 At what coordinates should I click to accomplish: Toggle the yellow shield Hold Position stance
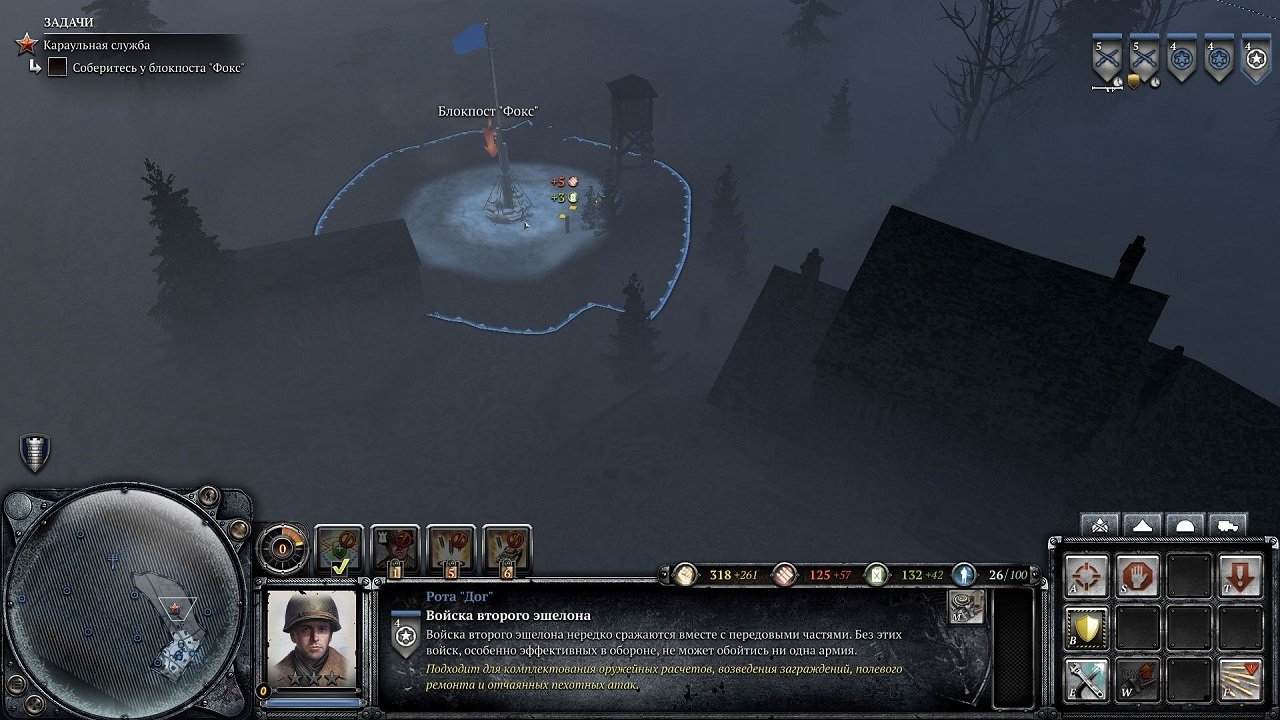[1087, 629]
